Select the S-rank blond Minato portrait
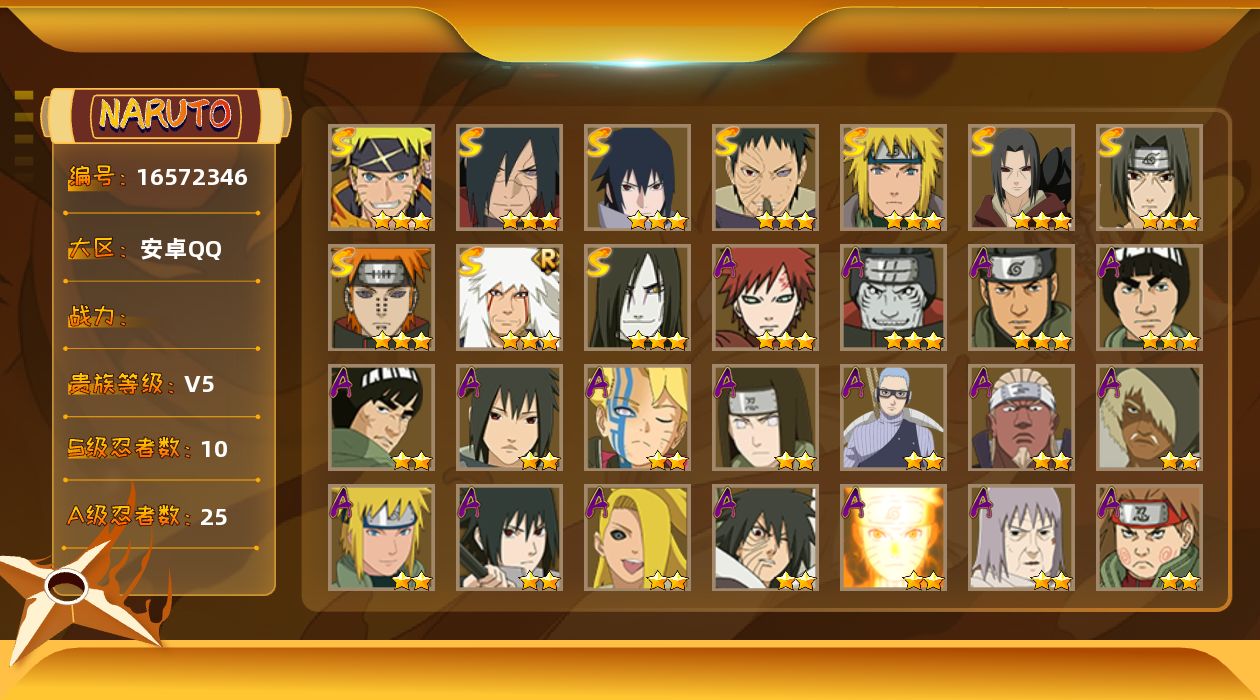Viewport: 1260px width, 700px height. tap(893, 177)
